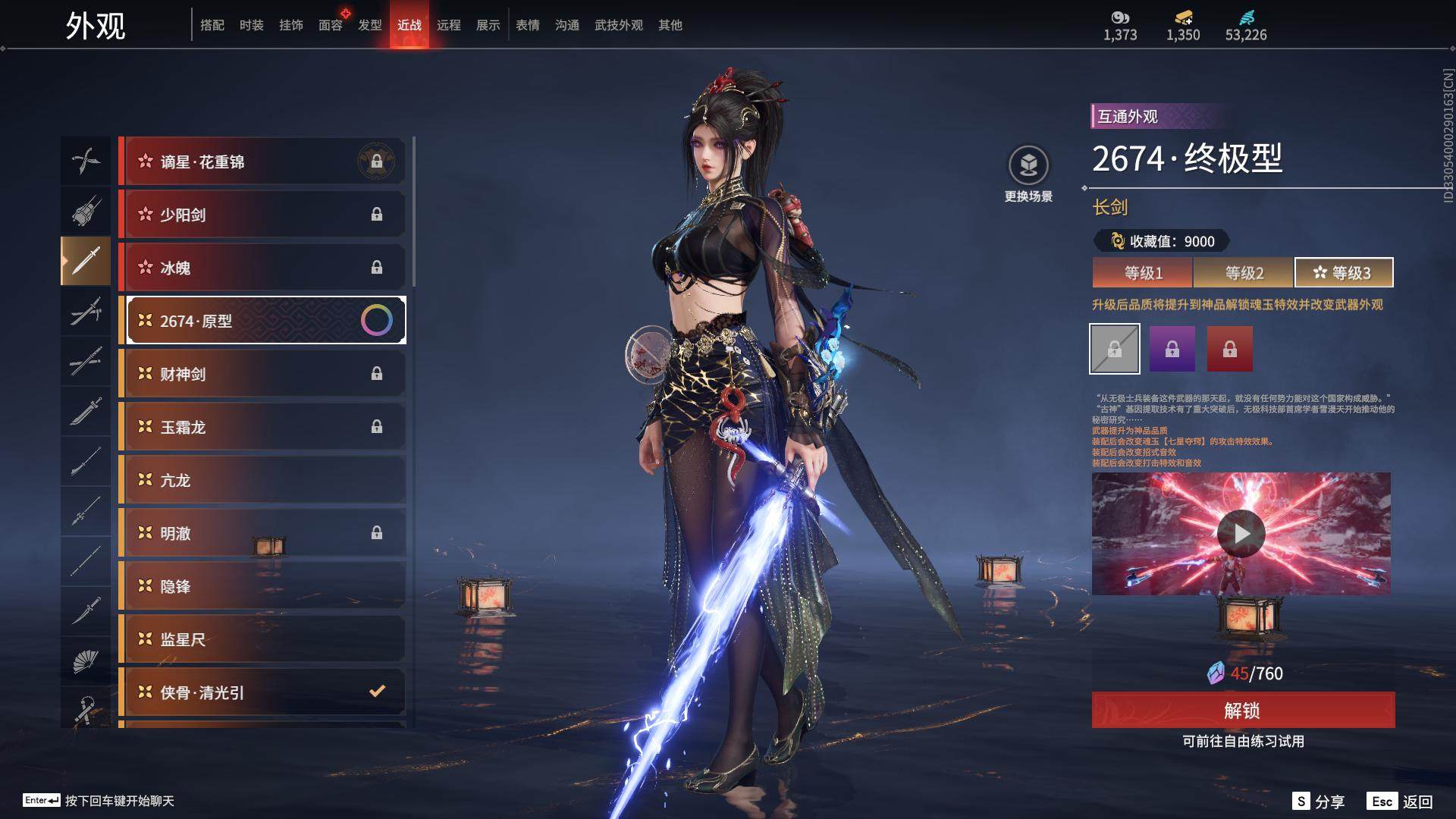This screenshot has height=819, width=1456.
Task: Switch to the 时装 tab
Action: 251,25
